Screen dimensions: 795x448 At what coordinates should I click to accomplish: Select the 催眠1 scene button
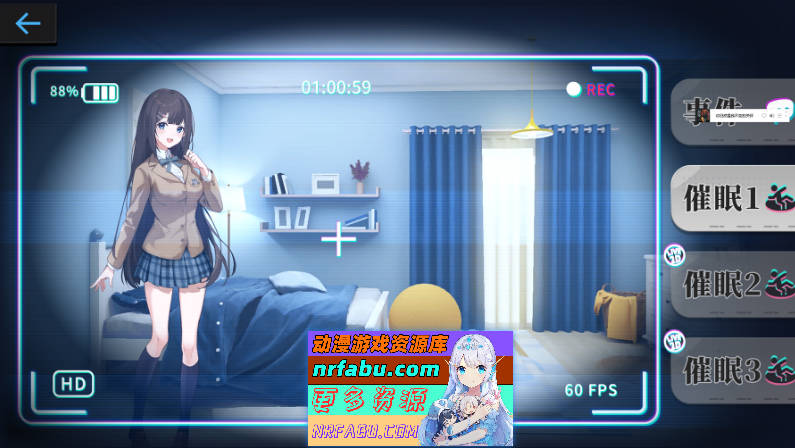pos(732,199)
